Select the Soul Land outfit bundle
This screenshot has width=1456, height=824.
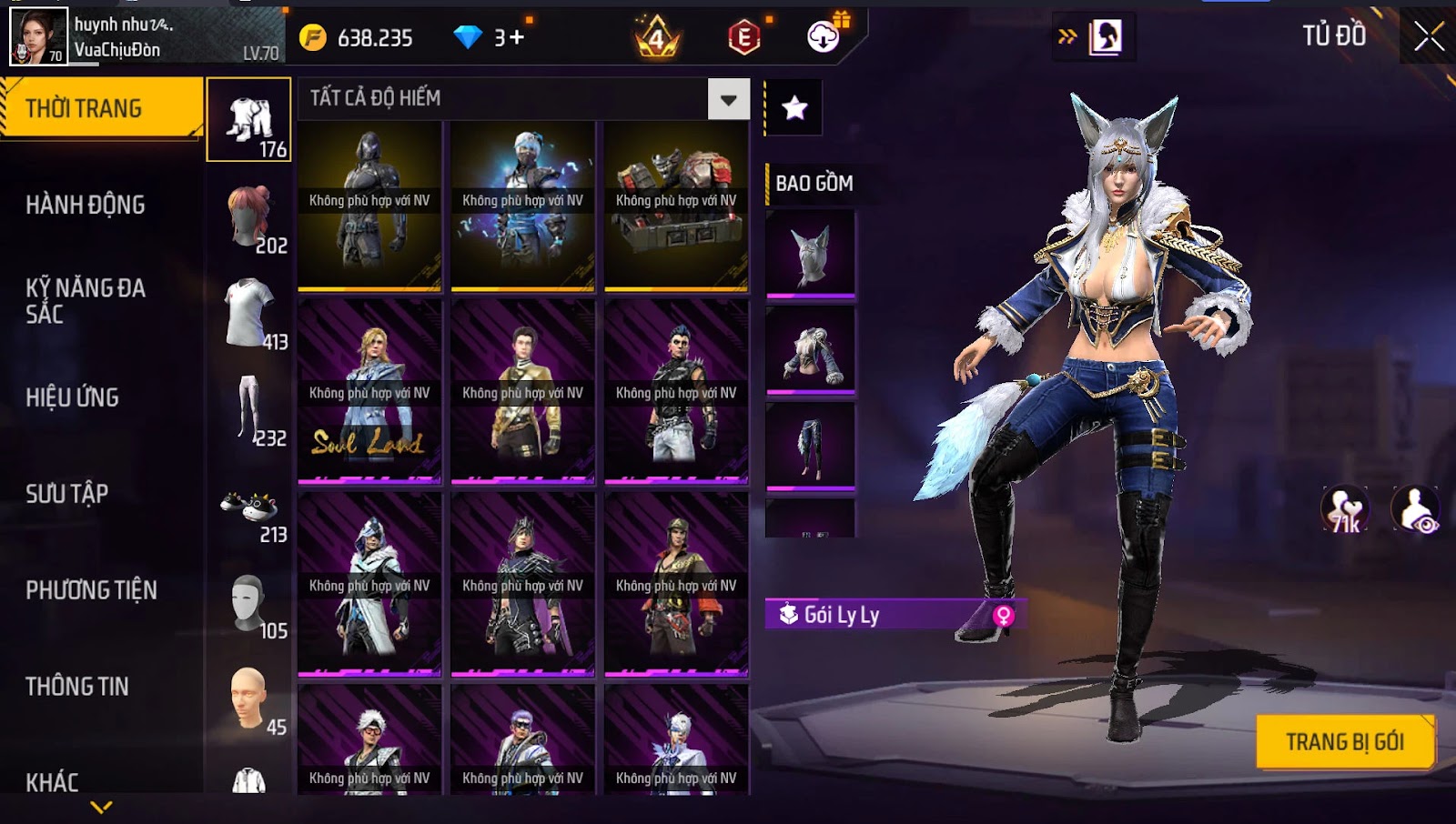369,391
